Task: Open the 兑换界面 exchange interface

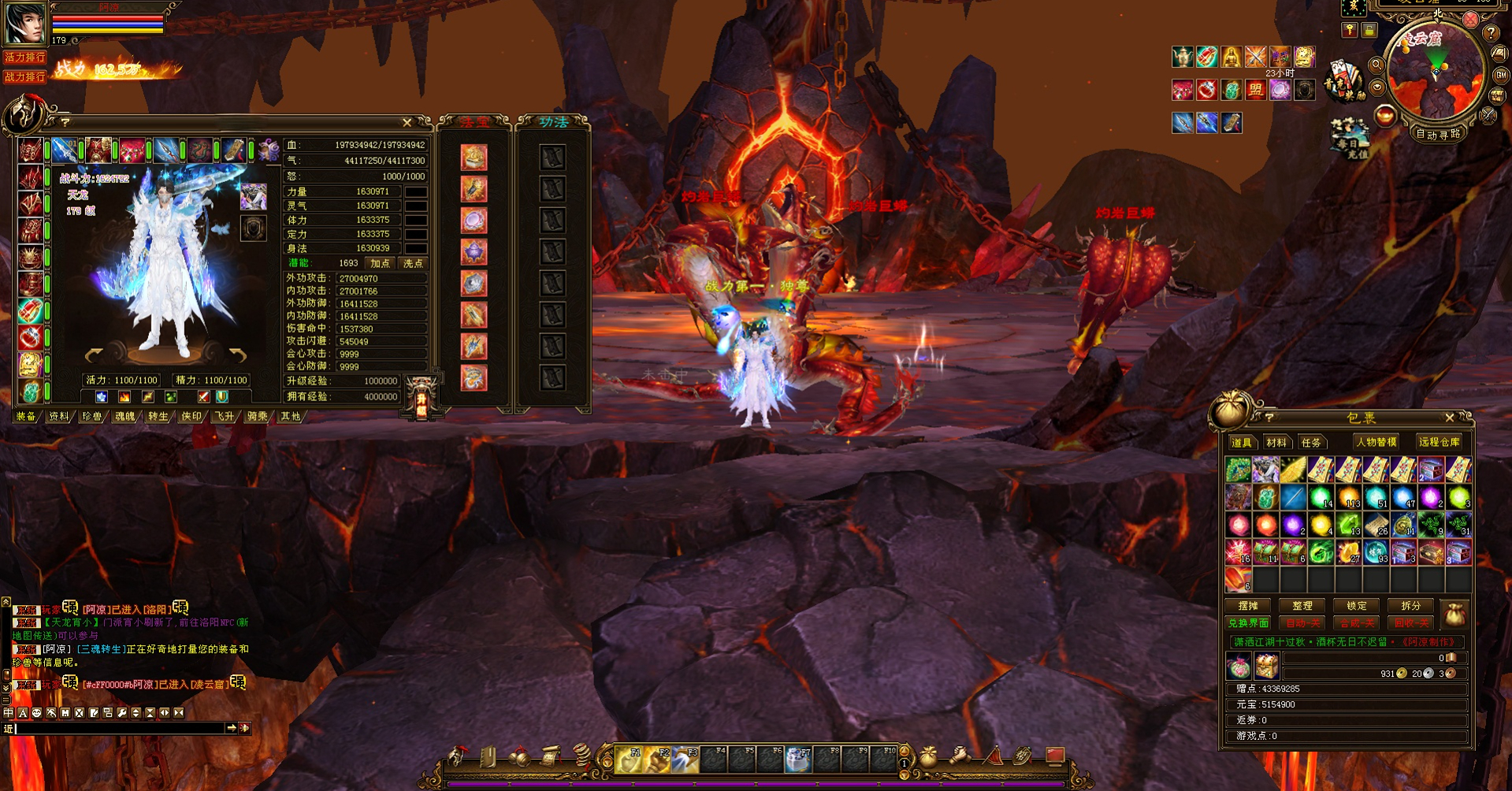Action: coord(1248,622)
